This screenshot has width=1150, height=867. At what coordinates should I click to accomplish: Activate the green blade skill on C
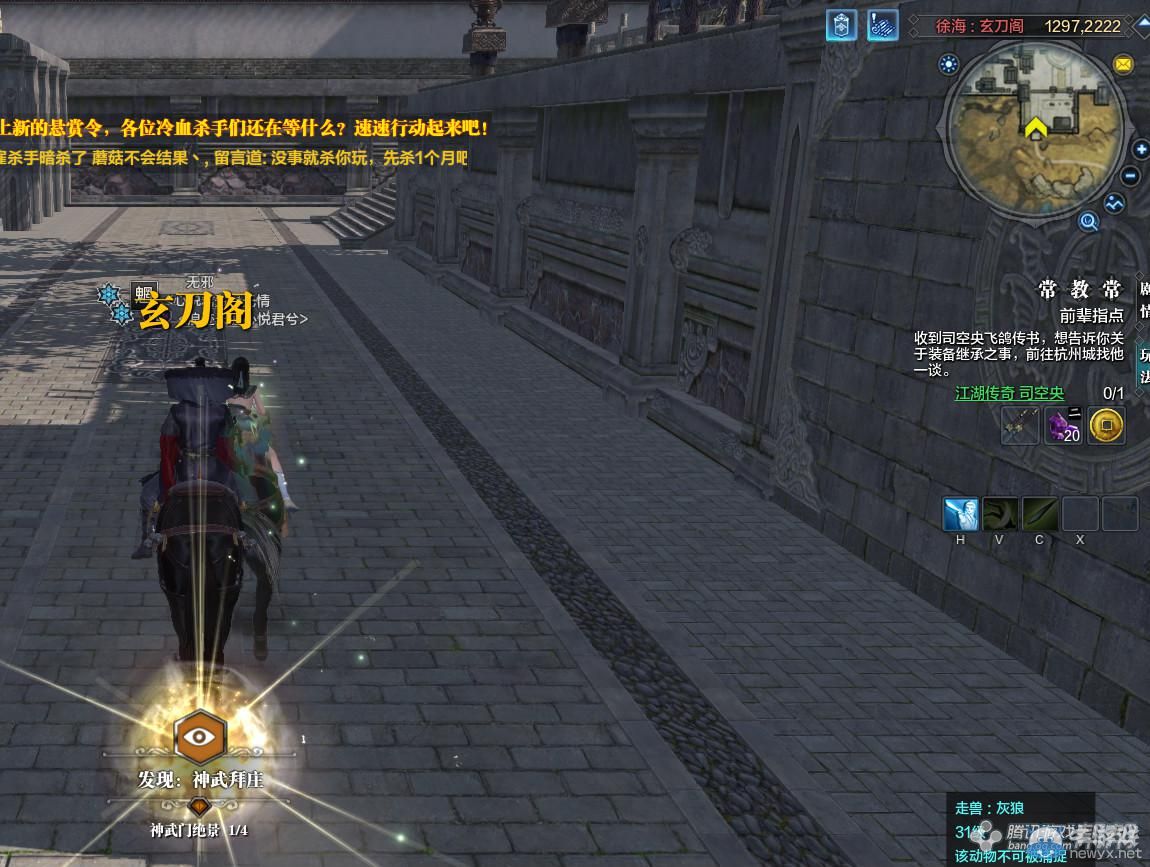tap(1040, 514)
